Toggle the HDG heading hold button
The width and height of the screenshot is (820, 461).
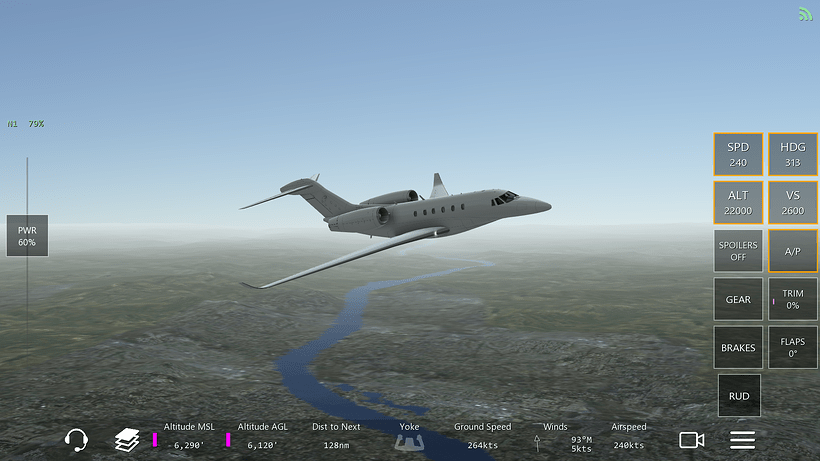(793, 154)
